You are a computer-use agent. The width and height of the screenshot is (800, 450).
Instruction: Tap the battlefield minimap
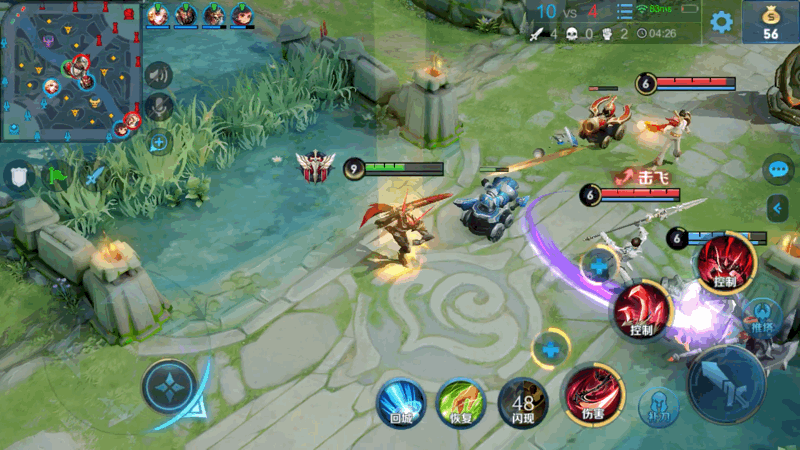[71, 71]
